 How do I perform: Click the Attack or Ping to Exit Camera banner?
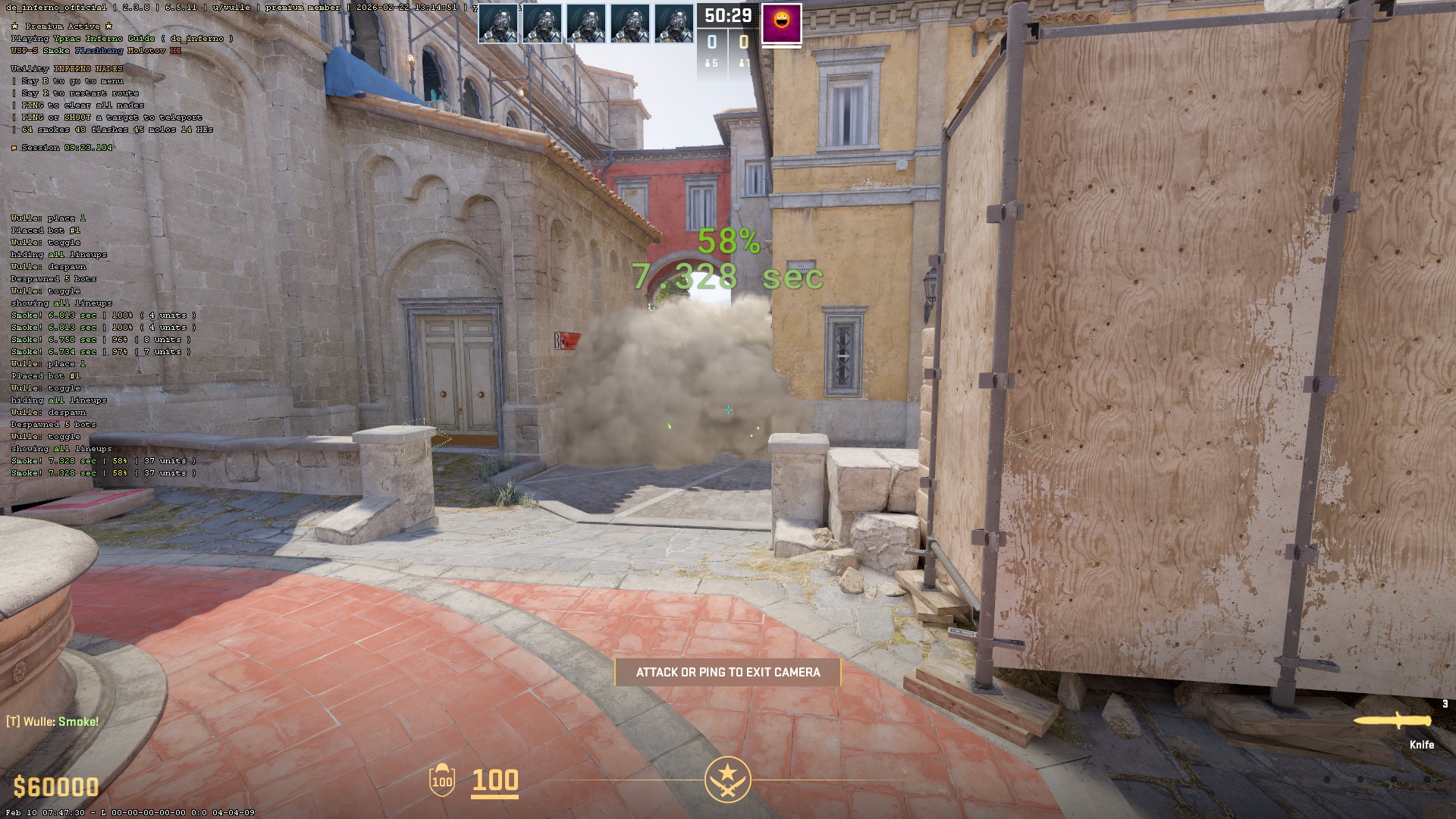[x=728, y=673]
